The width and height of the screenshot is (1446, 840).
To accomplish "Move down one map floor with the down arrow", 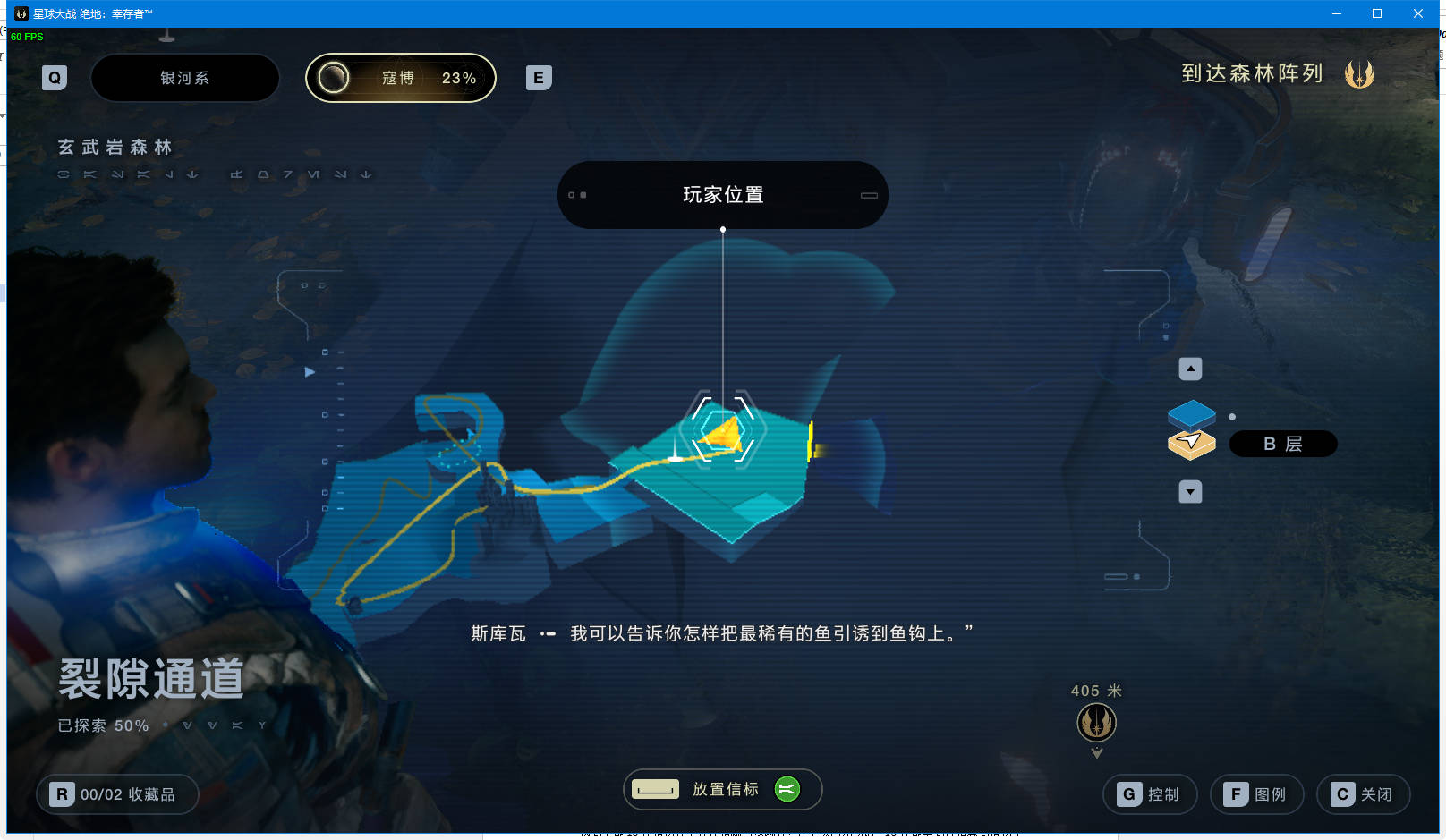I will pos(1190,492).
